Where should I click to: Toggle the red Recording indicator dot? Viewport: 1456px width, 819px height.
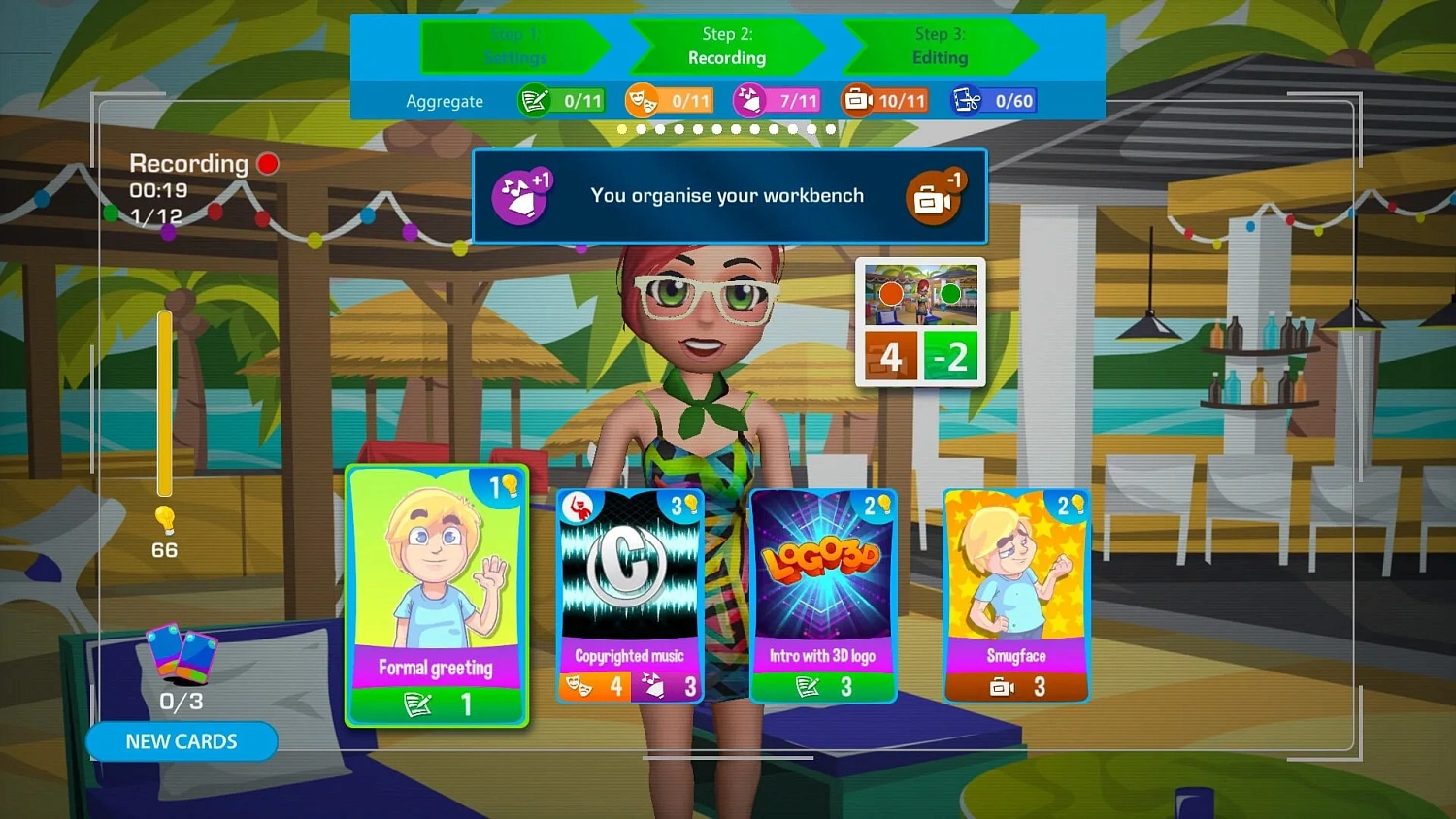pos(268,163)
